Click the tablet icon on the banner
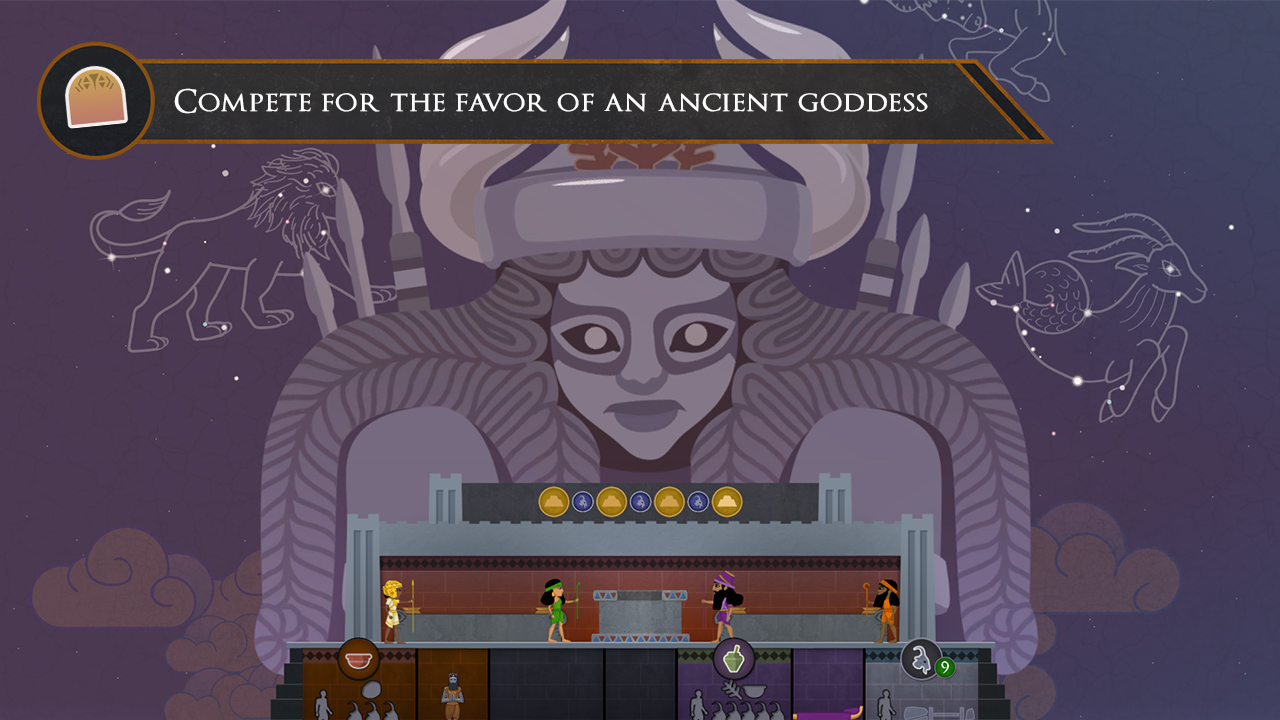This screenshot has height=720, width=1280. (95, 95)
